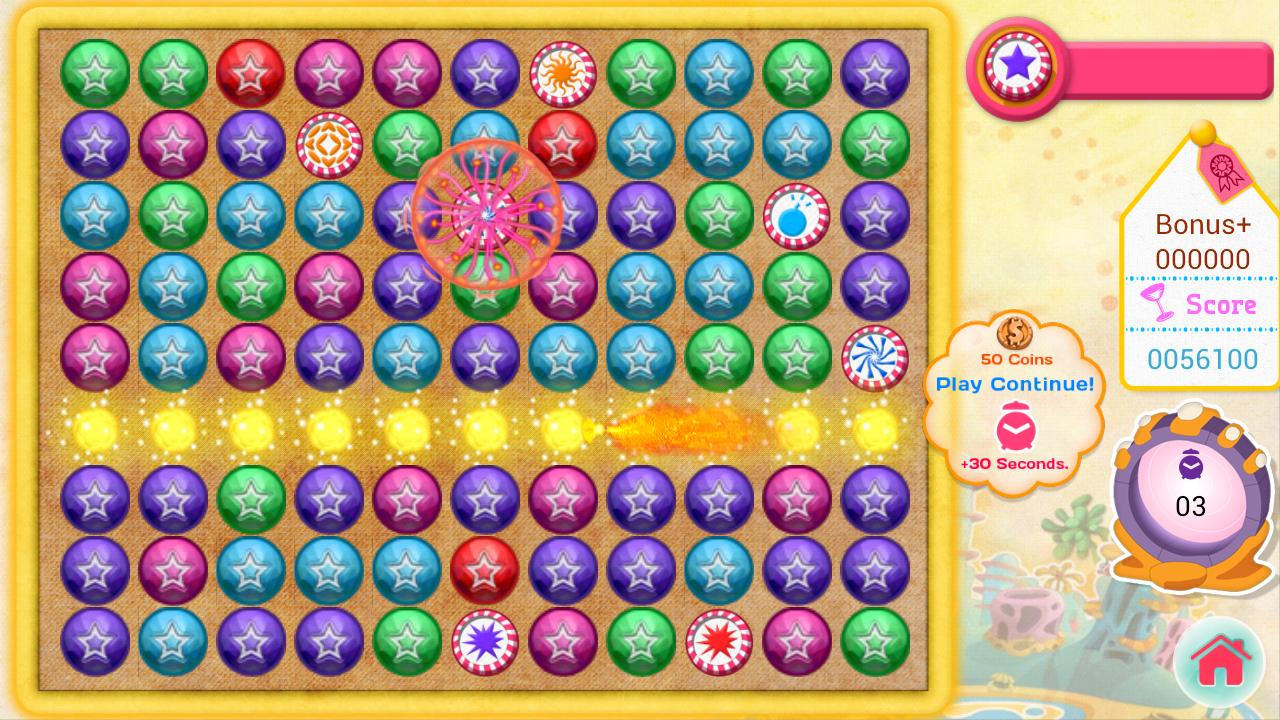Select the orange diamond candy bubble

coord(329,146)
